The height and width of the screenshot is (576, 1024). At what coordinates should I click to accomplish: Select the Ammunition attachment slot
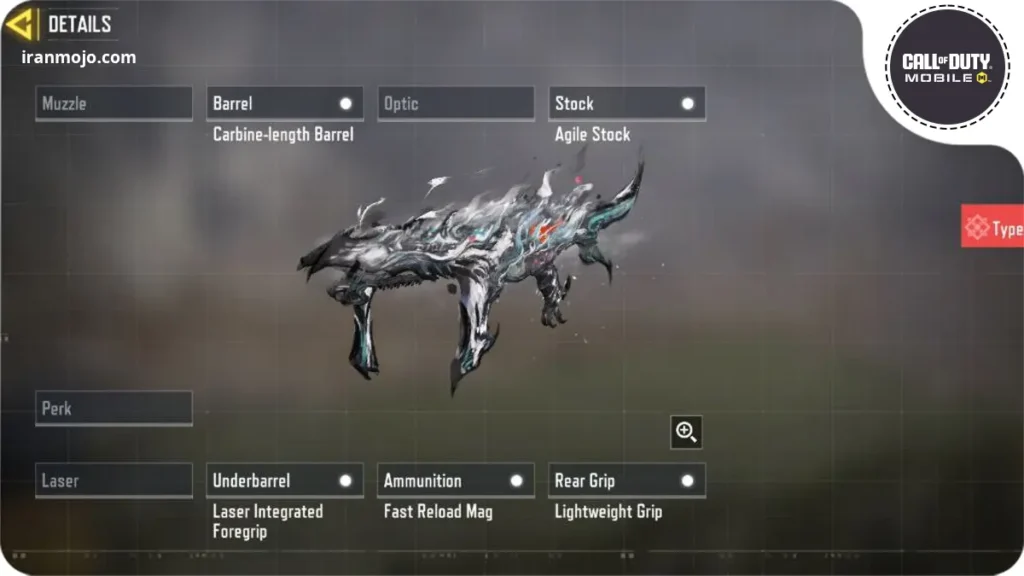[456, 481]
